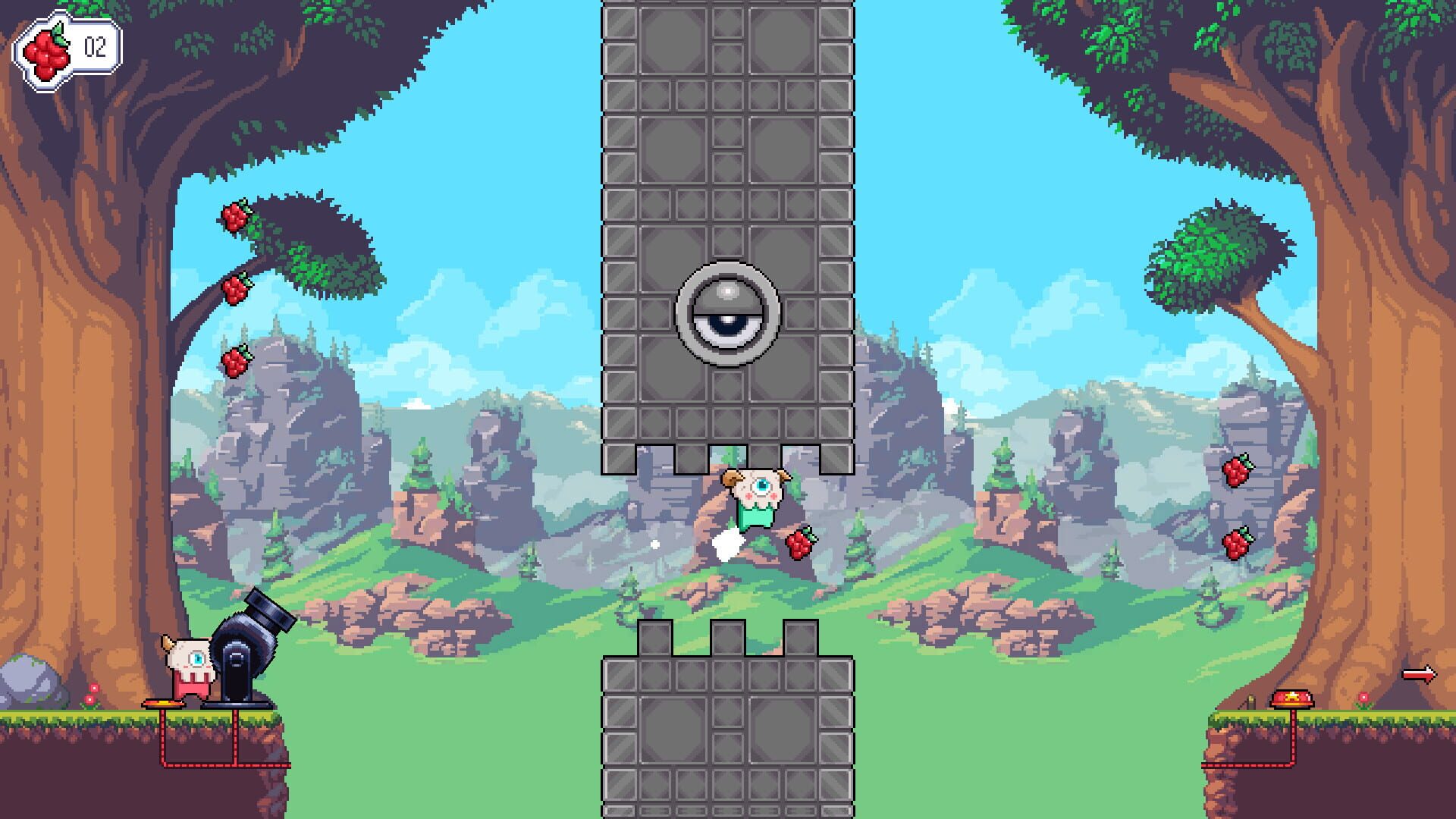Click the pink flower next to the exit button
This screenshot has width=1456, height=819.
(x=1363, y=698)
